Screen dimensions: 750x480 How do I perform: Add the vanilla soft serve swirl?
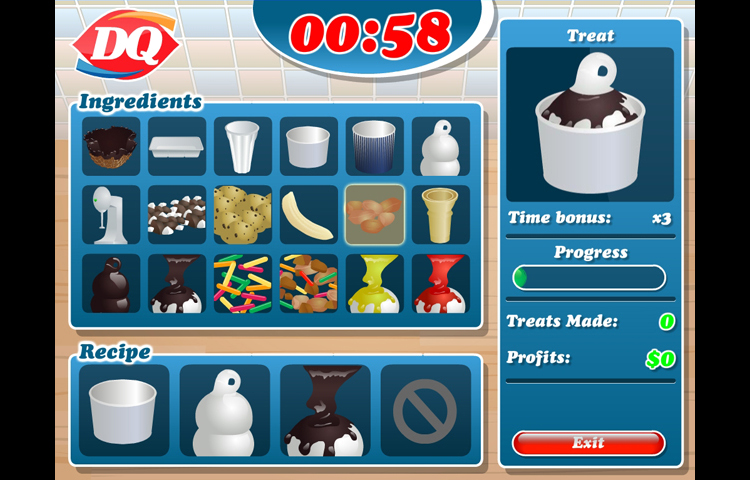pos(441,147)
